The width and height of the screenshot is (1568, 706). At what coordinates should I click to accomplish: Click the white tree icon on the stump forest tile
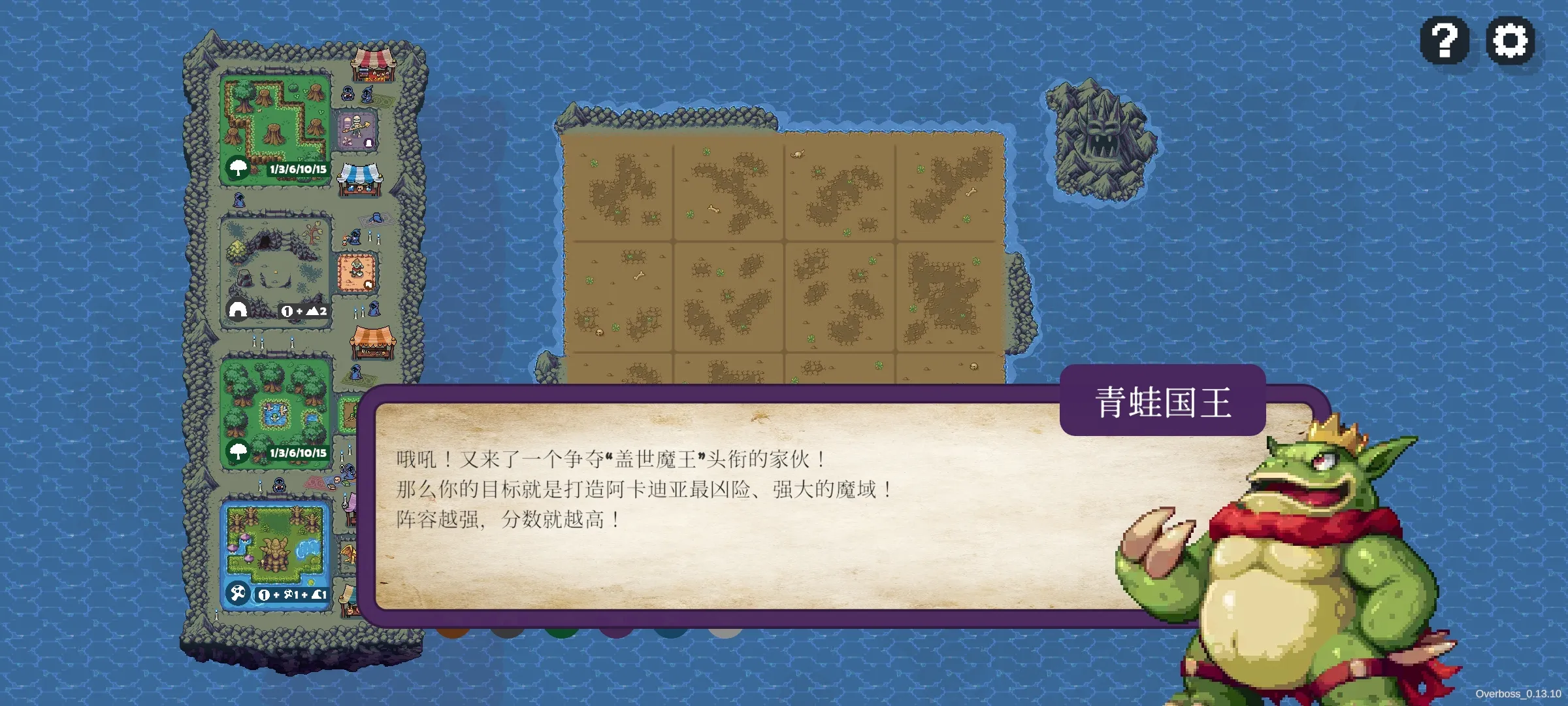(x=238, y=169)
